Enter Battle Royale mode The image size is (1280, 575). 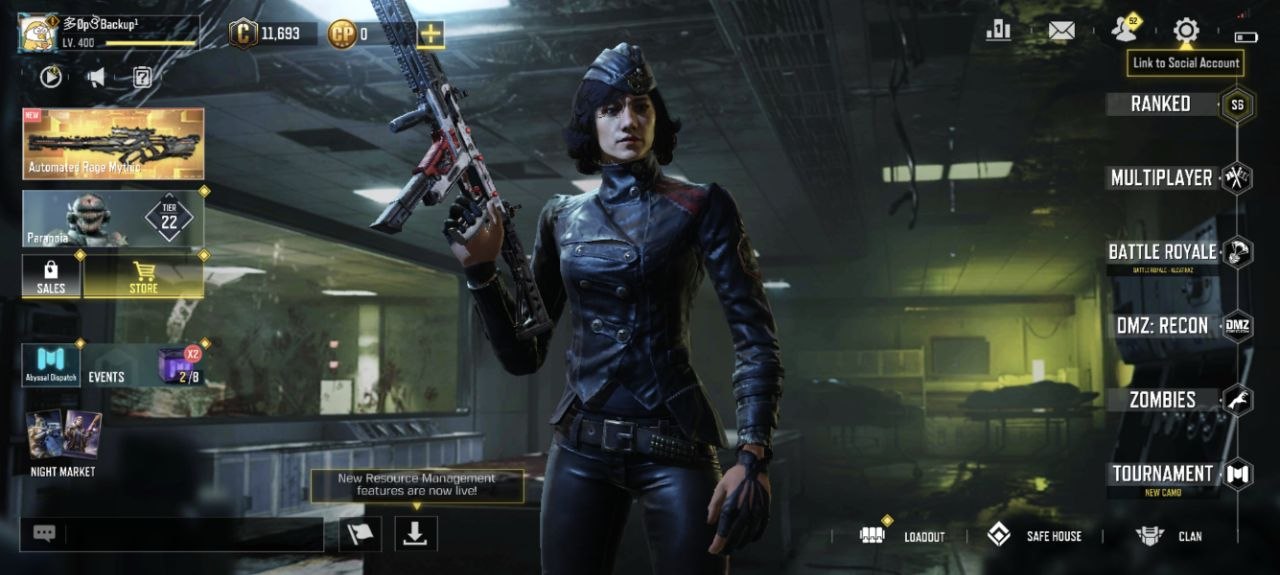pyautogui.click(x=1163, y=252)
